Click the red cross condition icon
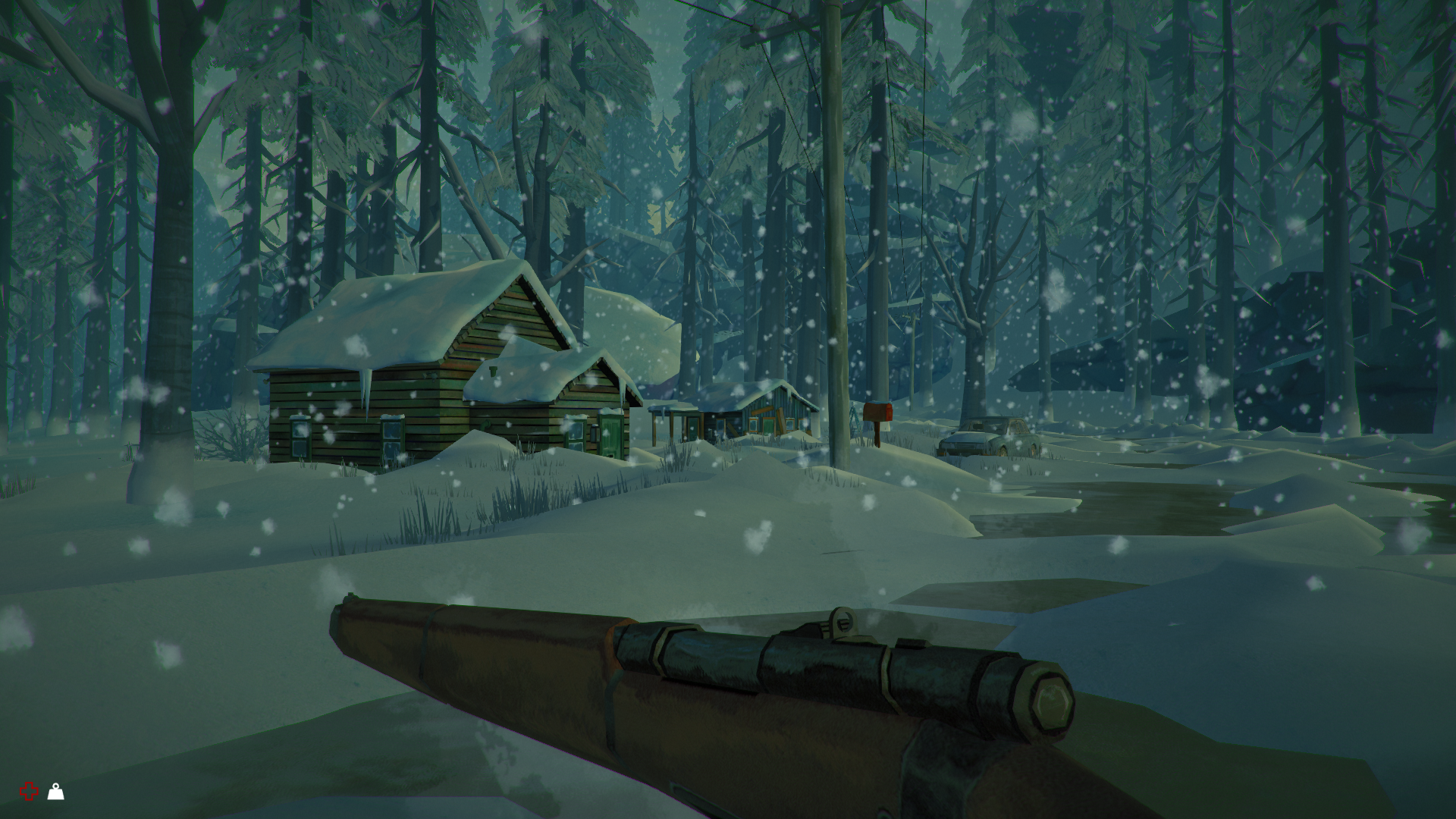The height and width of the screenshot is (819, 1456). (x=29, y=792)
